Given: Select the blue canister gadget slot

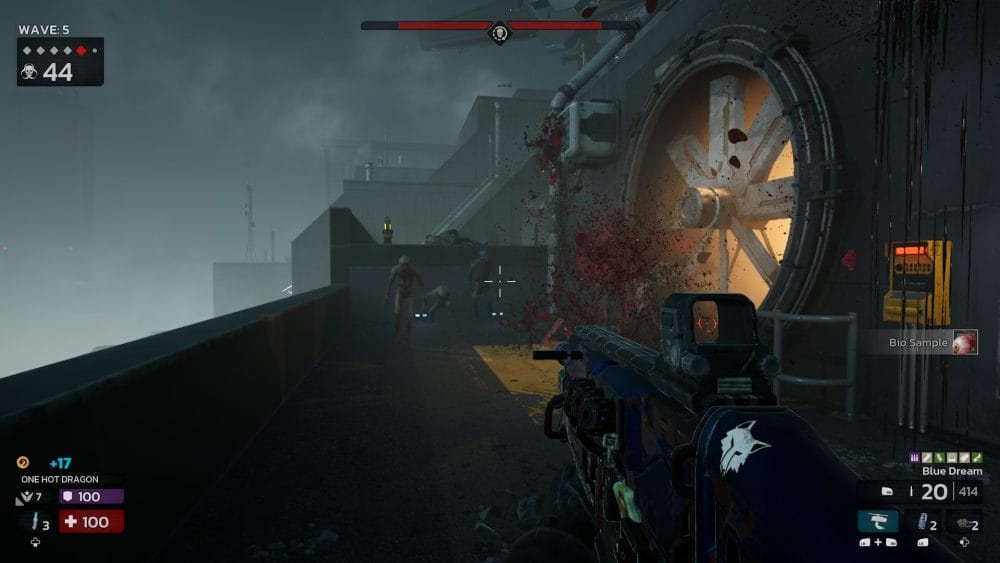Looking at the screenshot, I should [x=921, y=521].
